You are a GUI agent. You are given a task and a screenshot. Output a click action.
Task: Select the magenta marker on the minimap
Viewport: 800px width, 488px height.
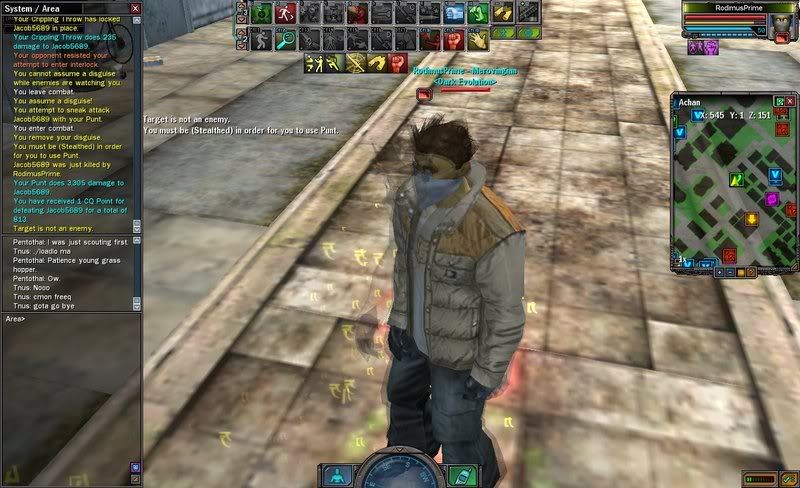point(772,199)
